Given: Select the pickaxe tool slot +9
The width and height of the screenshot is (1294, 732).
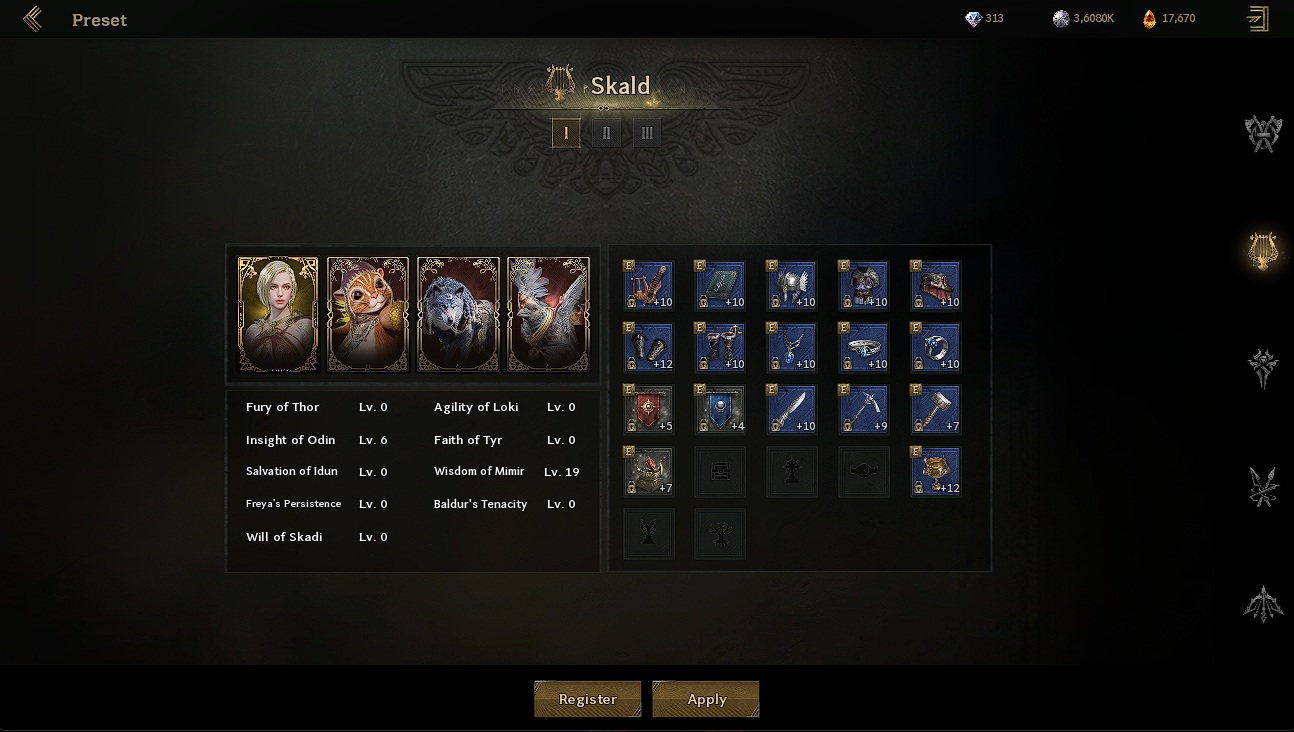Looking at the screenshot, I should [864, 410].
